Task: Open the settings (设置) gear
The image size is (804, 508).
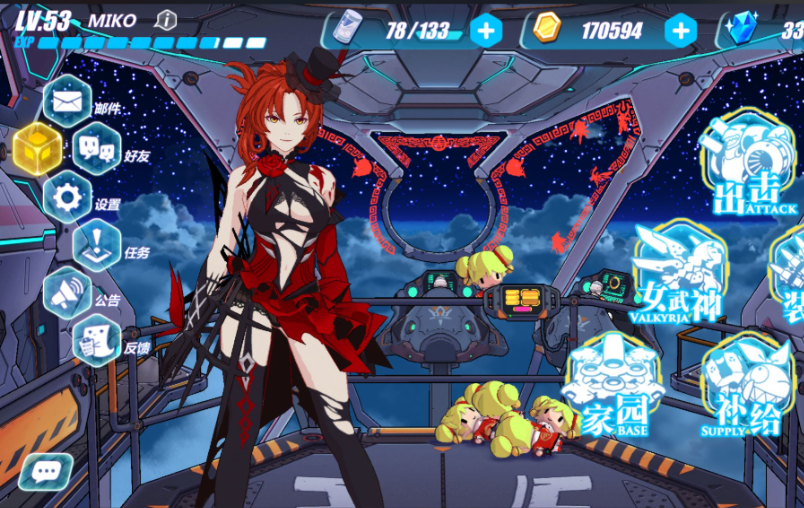Action: tap(67, 197)
